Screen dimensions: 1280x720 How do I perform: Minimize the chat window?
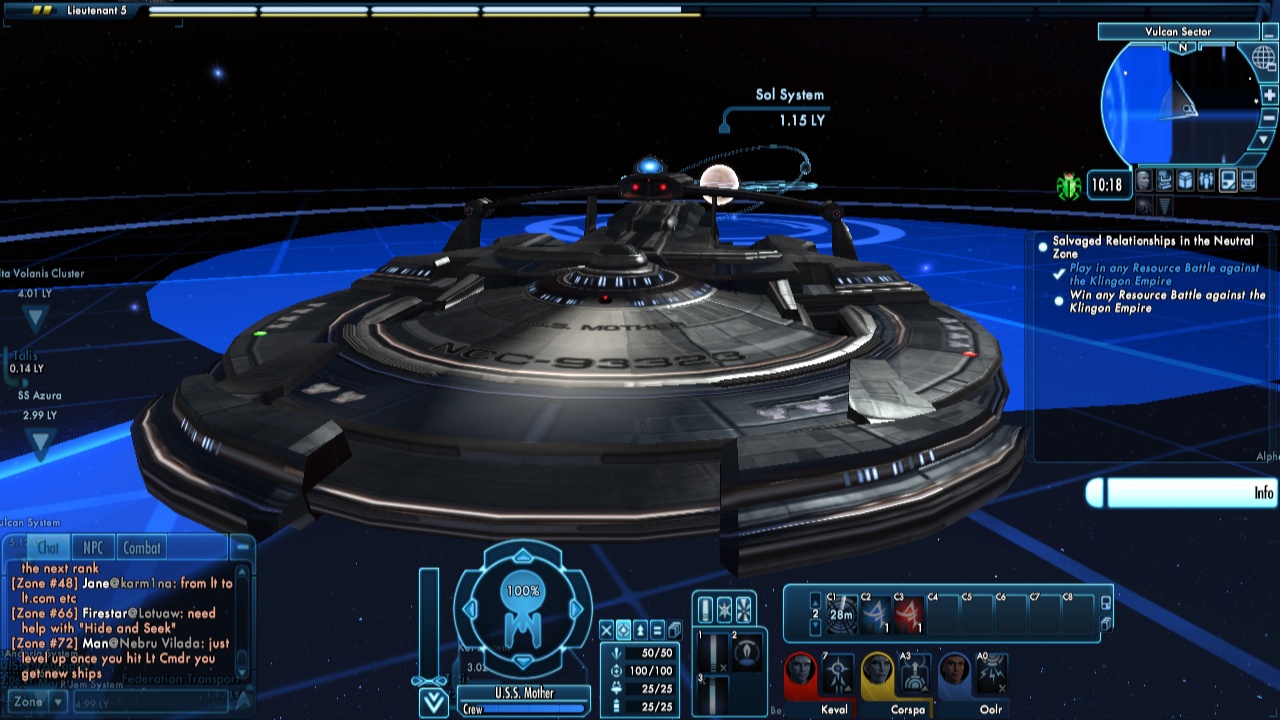[x=241, y=547]
